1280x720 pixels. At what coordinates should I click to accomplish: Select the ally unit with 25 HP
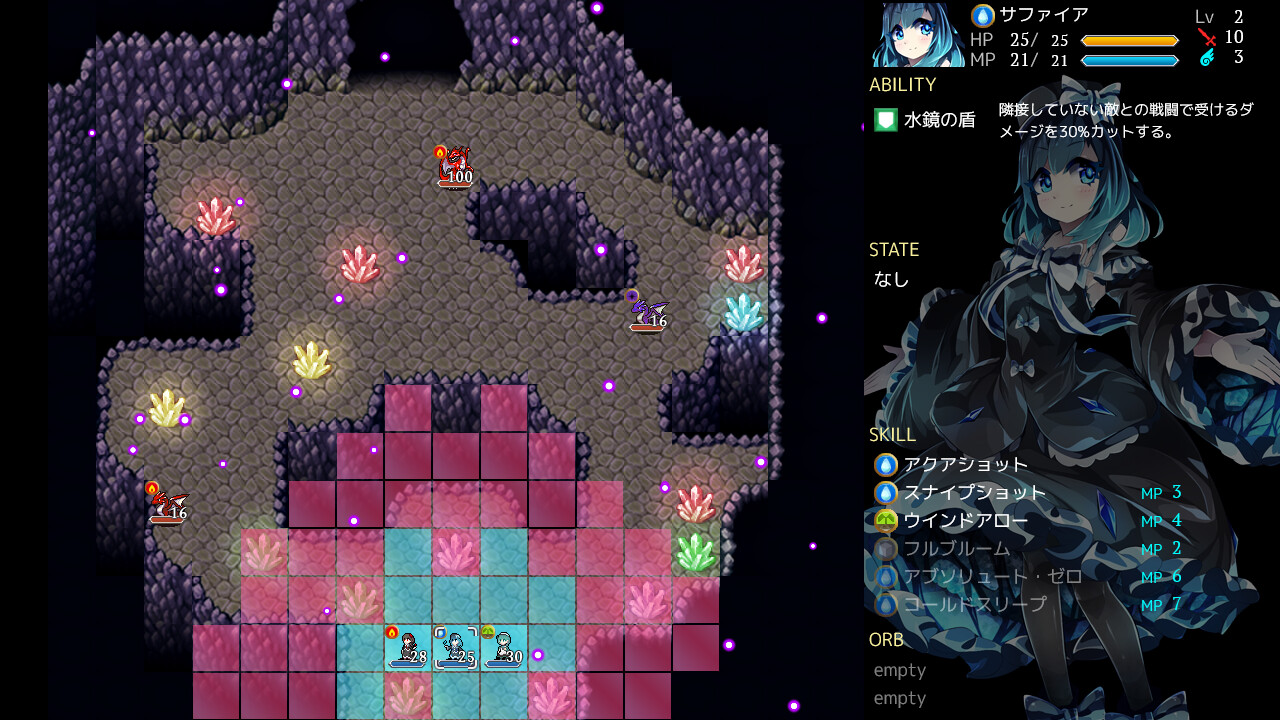pyautogui.click(x=455, y=648)
